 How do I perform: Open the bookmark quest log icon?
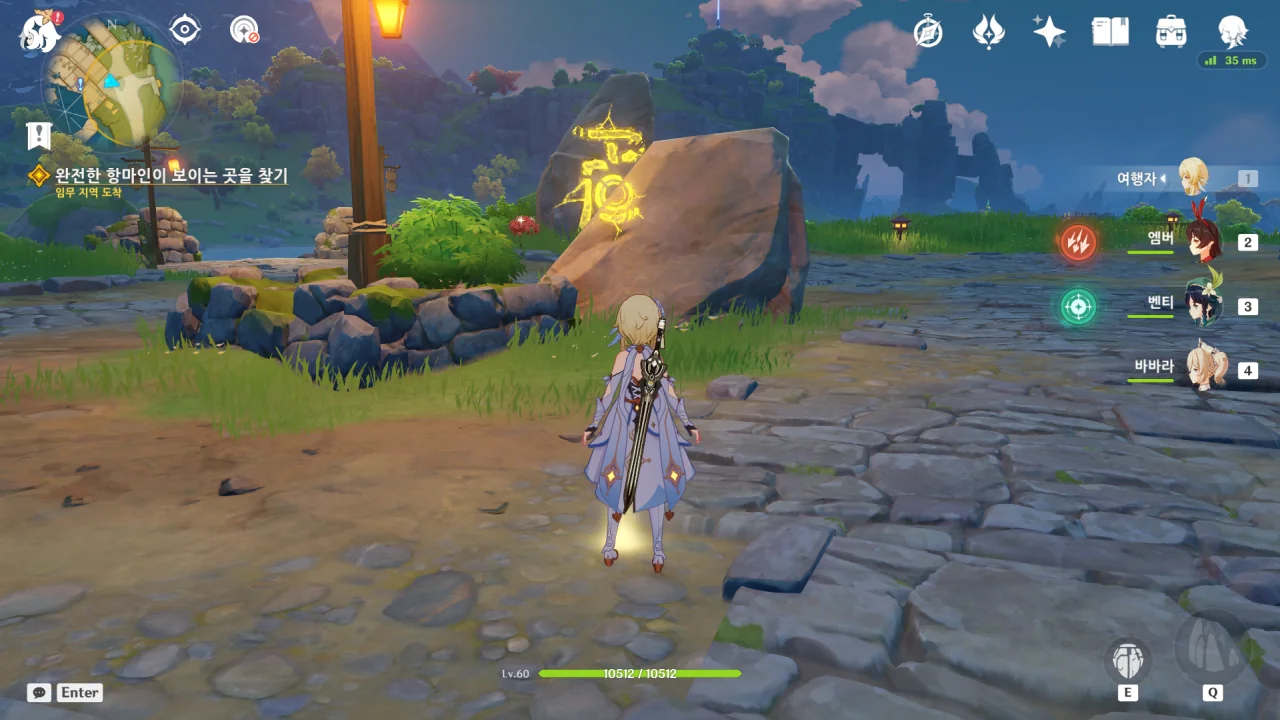click(39, 135)
